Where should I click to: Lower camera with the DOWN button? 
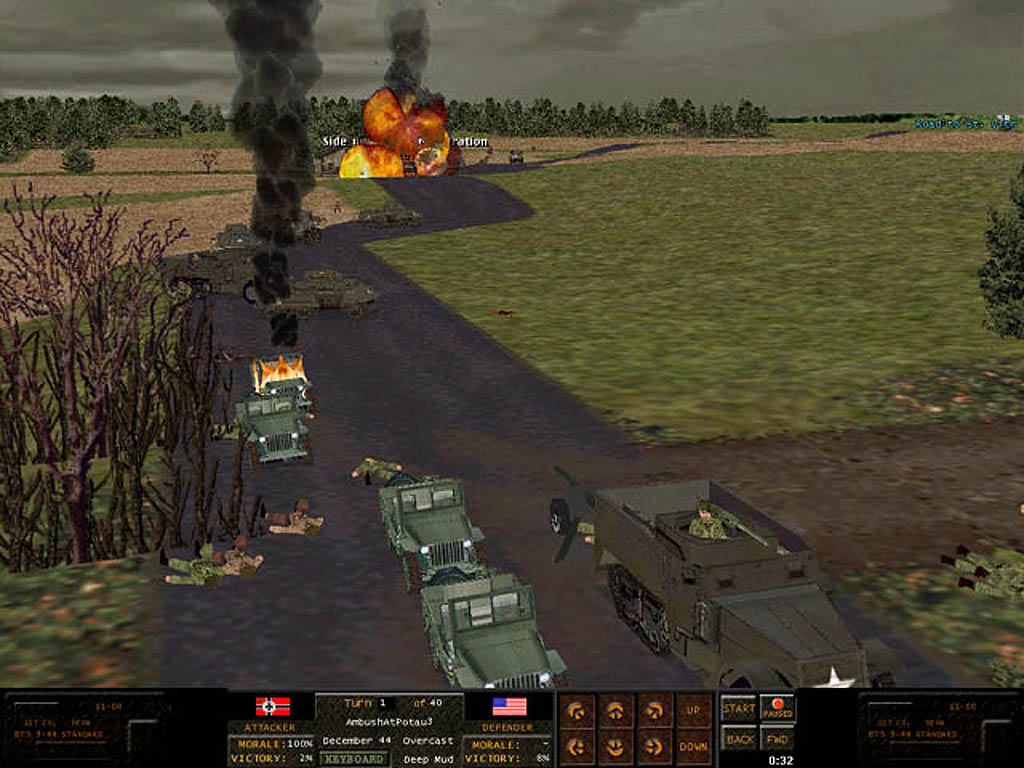(693, 746)
